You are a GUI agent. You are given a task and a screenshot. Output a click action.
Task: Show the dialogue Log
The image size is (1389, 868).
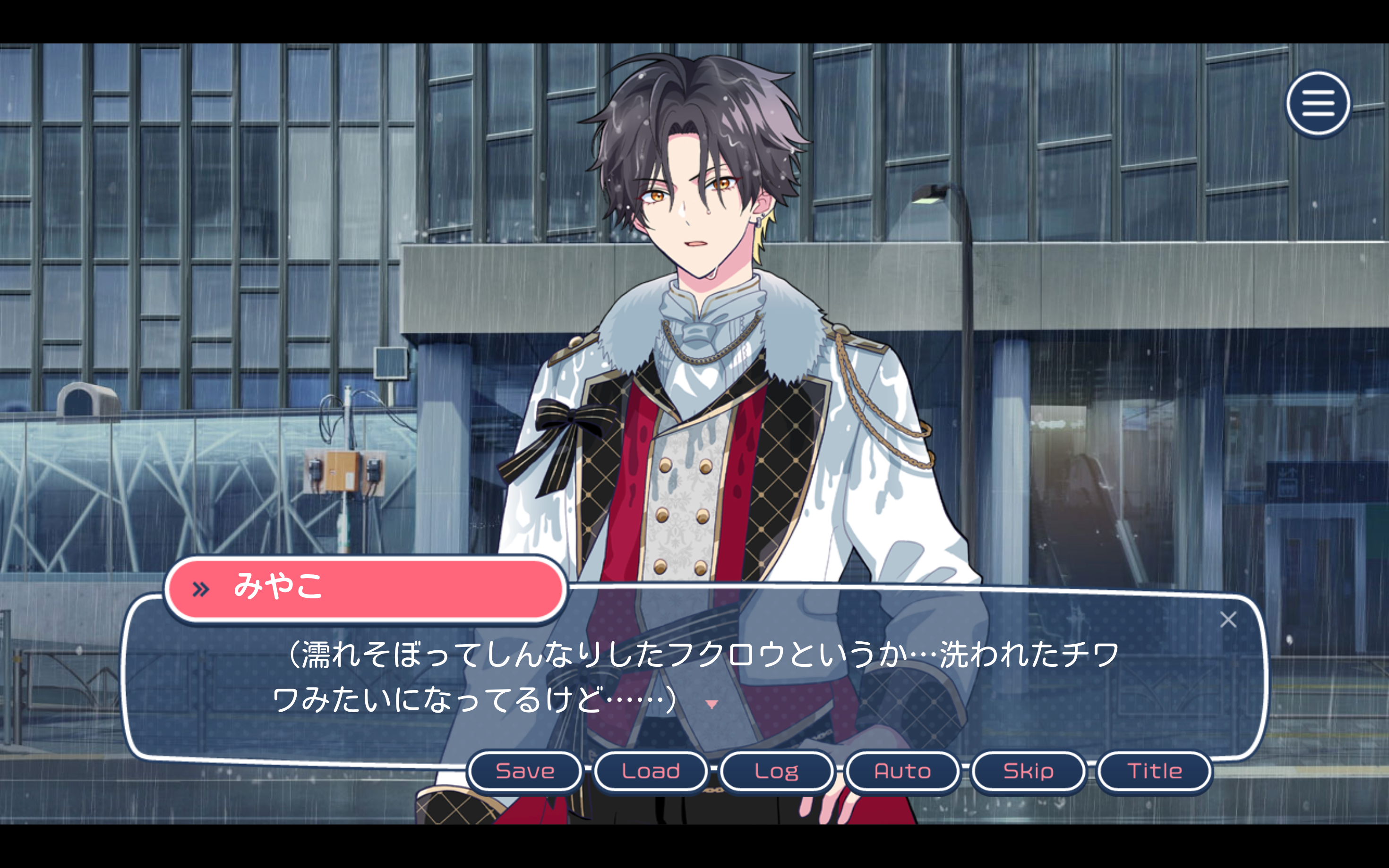[776, 771]
